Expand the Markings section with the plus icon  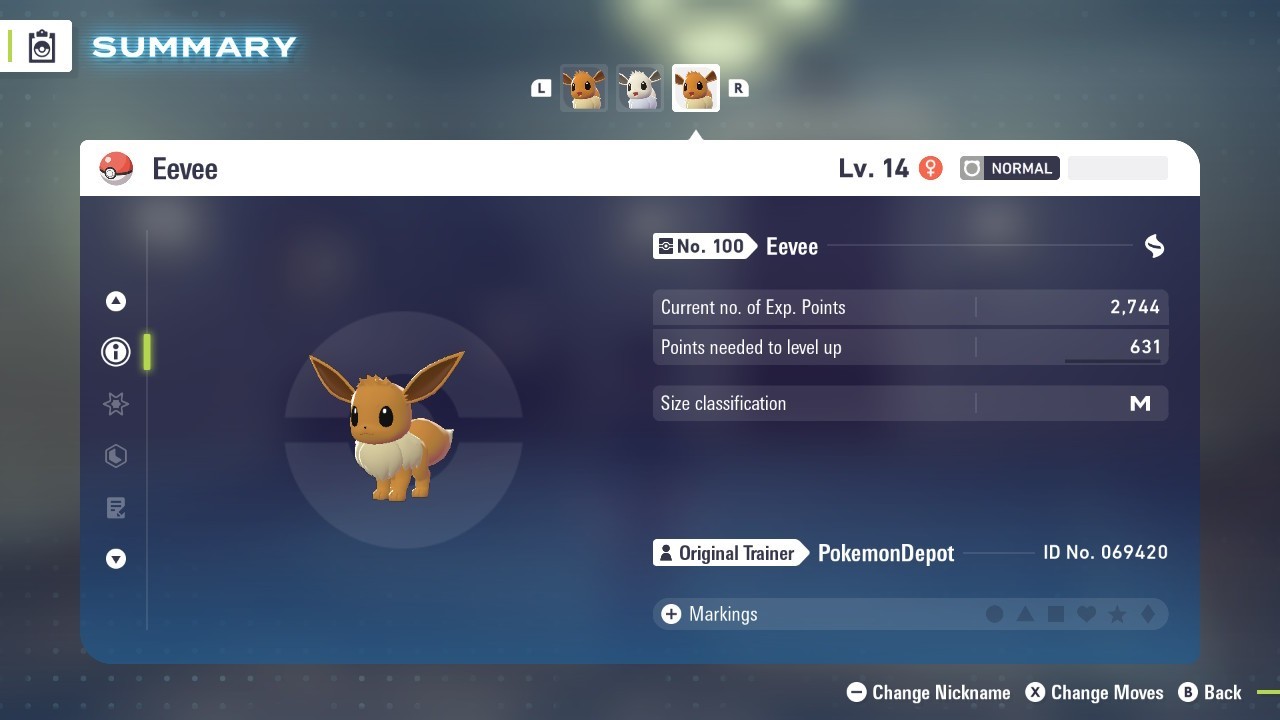[x=669, y=614]
